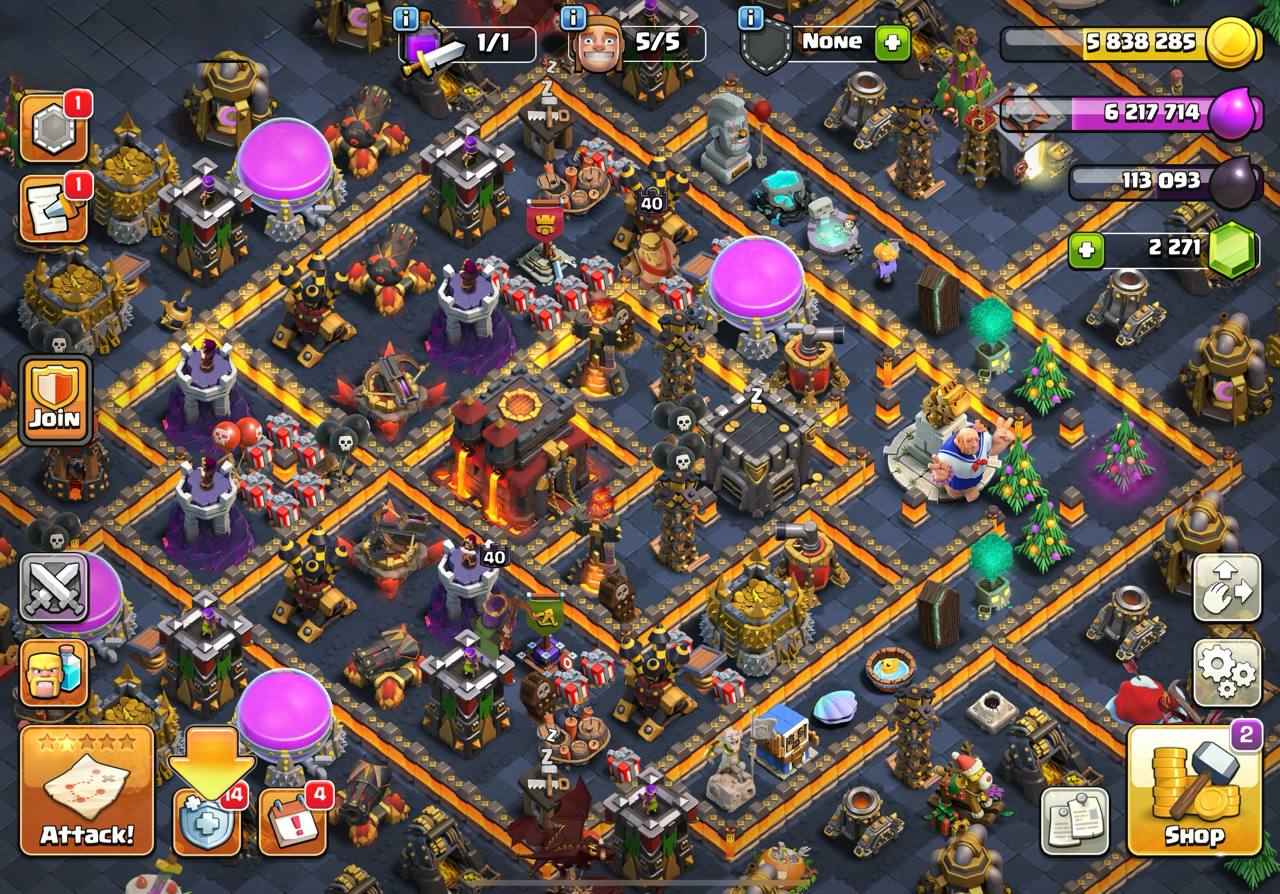
Task: Open the village layout editor button
Action: pyautogui.click(x=1227, y=588)
